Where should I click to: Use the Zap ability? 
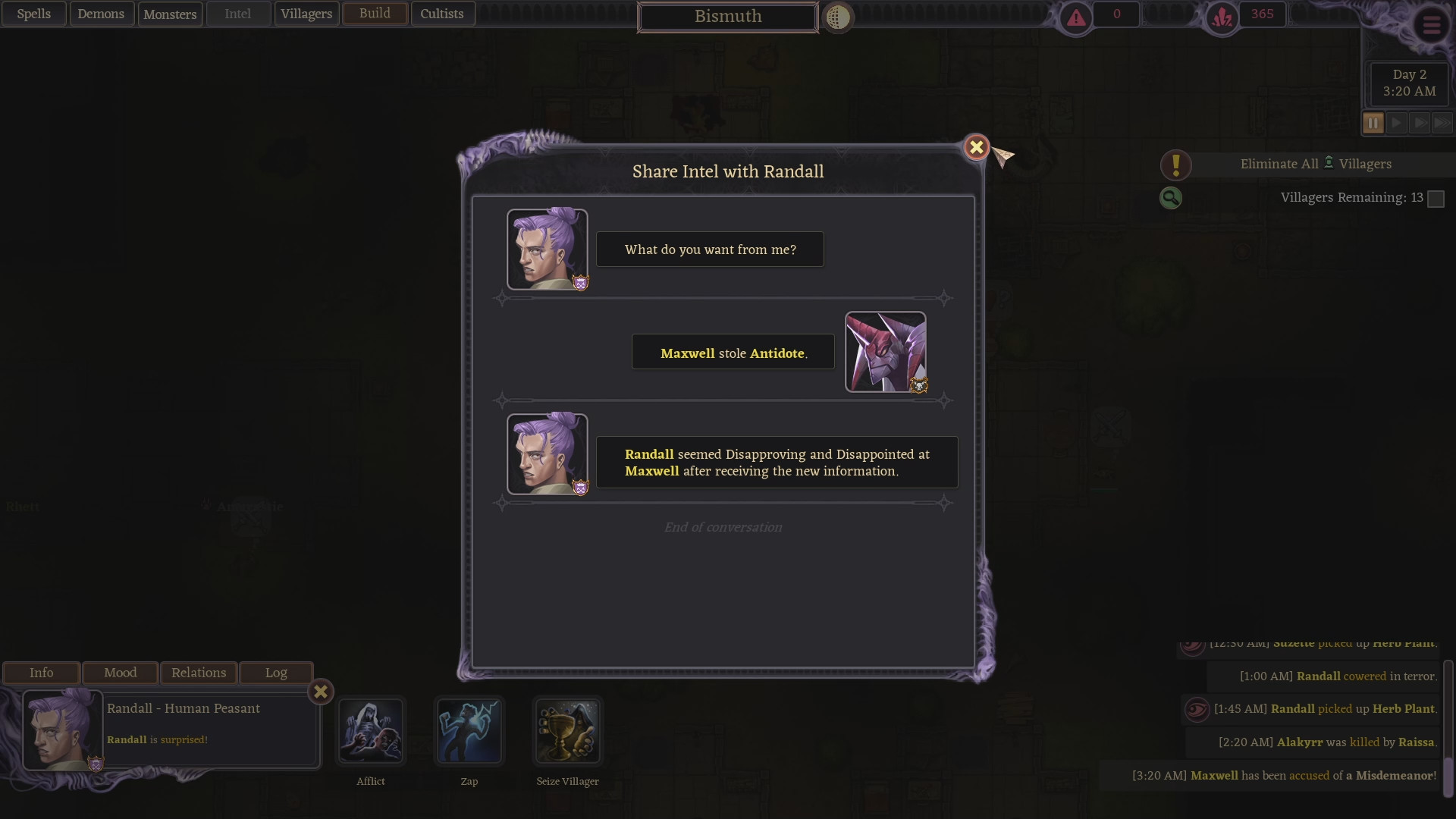click(469, 731)
